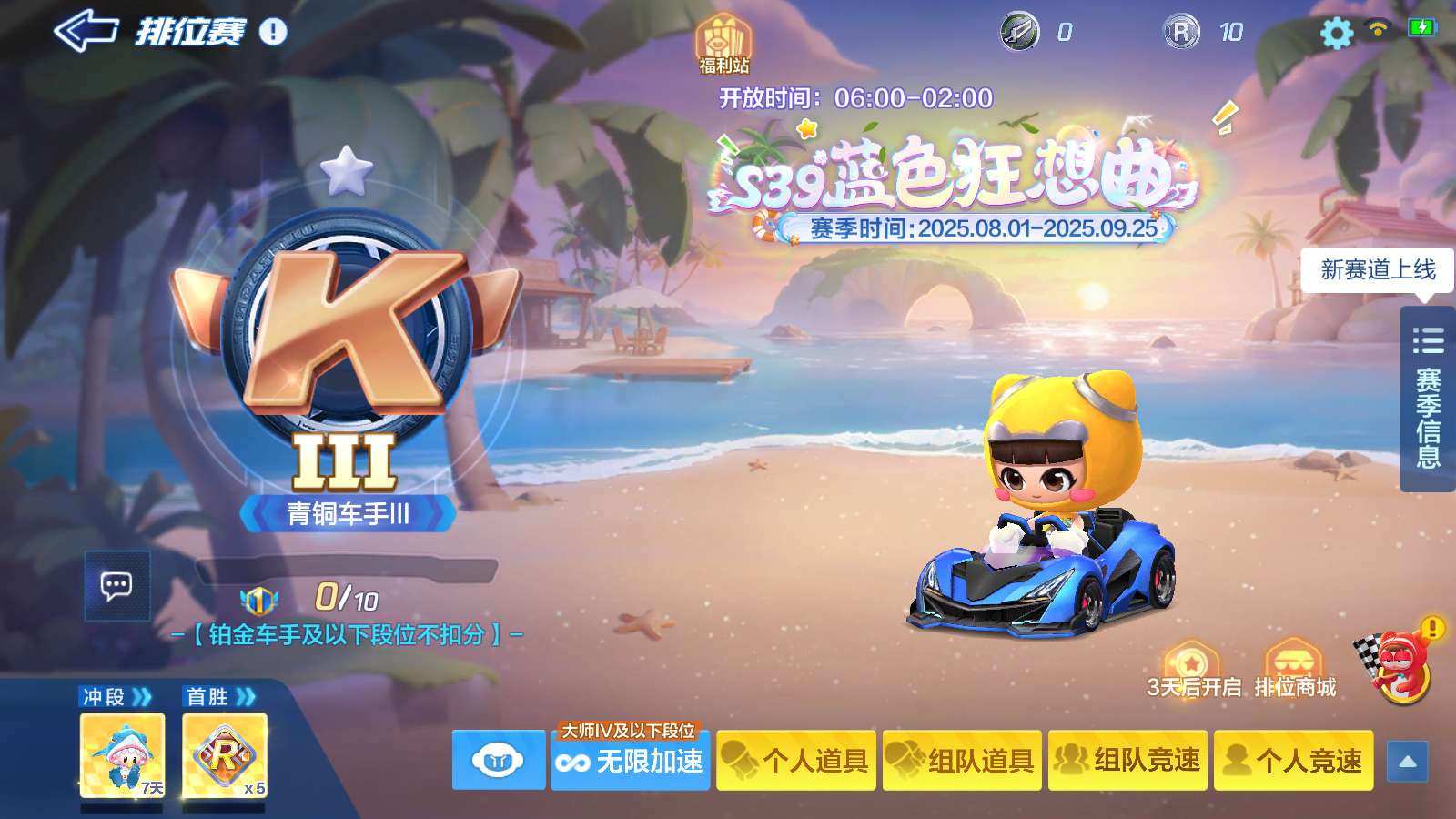The height and width of the screenshot is (819, 1456).
Task: Select the 组队道具 team item mode
Action: pyautogui.click(x=961, y=761)
